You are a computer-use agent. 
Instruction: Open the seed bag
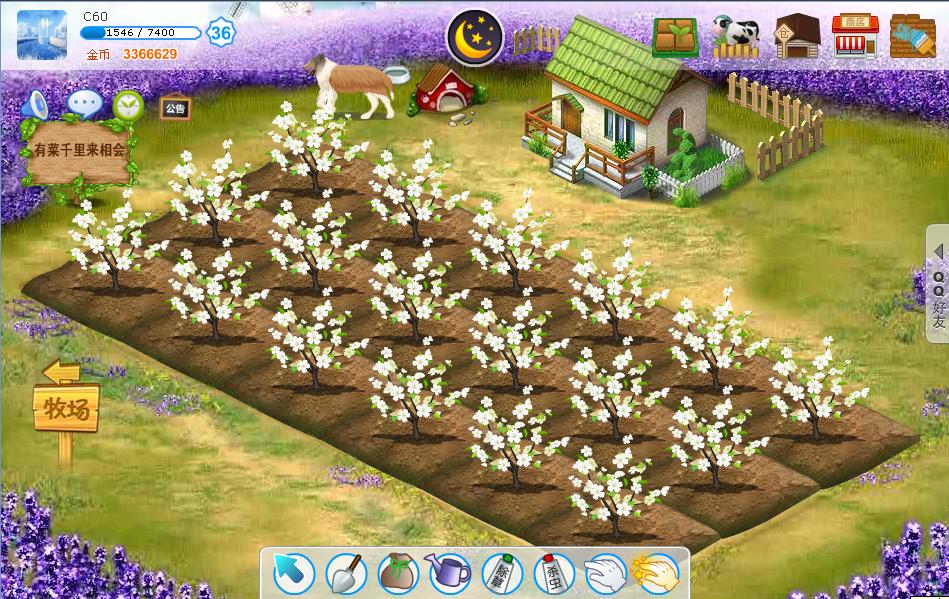(x=398, y=573)
